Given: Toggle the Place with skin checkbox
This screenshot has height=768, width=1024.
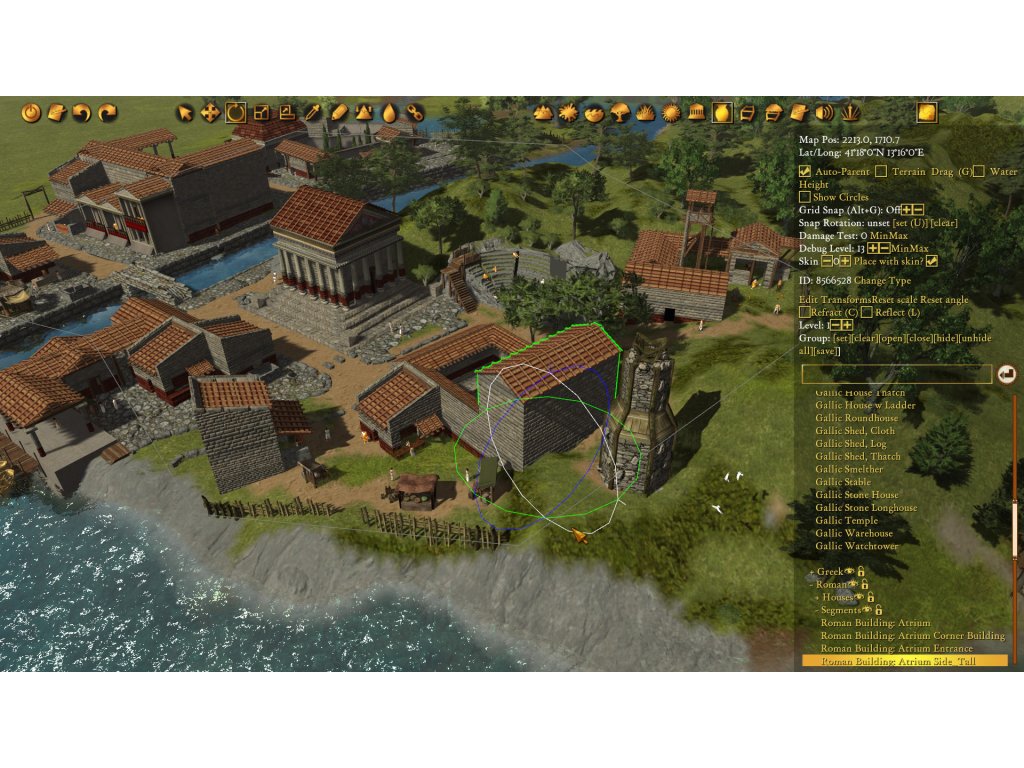Looking at the screenshot, I should [932, 261].
